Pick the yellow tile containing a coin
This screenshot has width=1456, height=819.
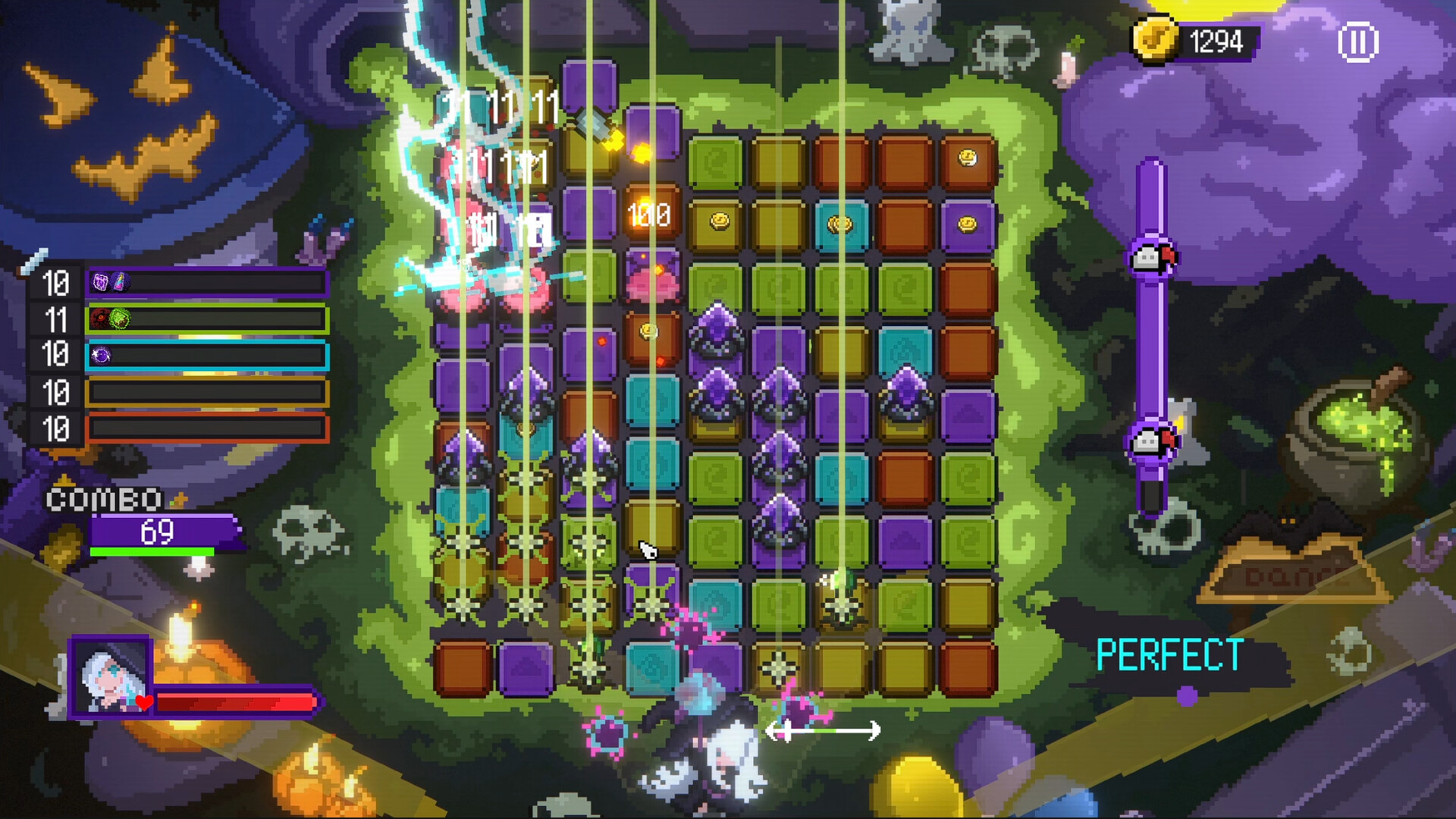pyautogui.click(x=717, y=223)
